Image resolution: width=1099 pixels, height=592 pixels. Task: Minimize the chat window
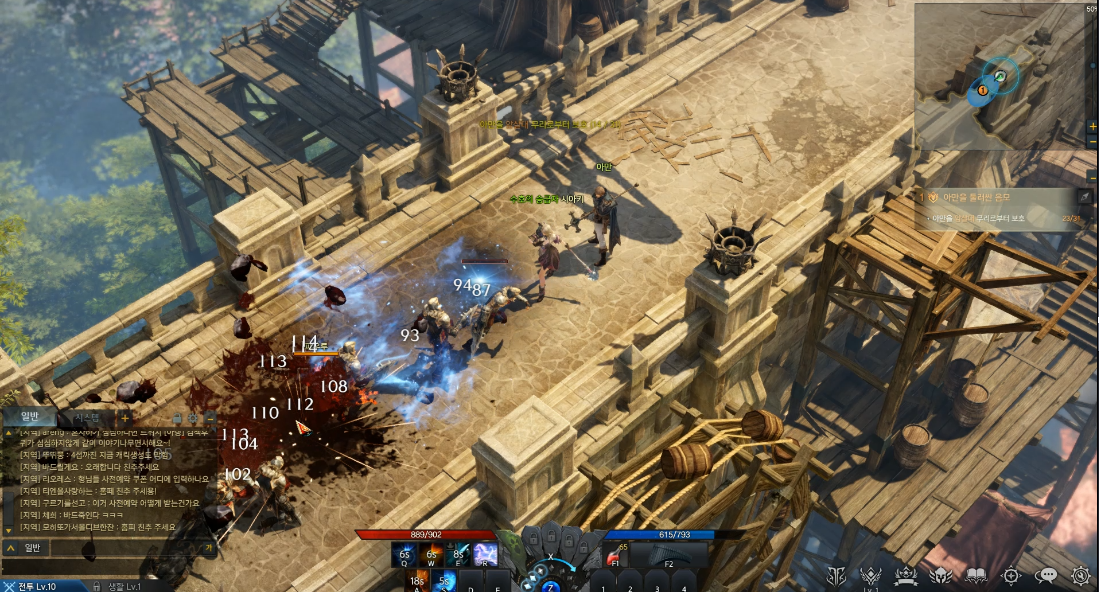(210, 417)
